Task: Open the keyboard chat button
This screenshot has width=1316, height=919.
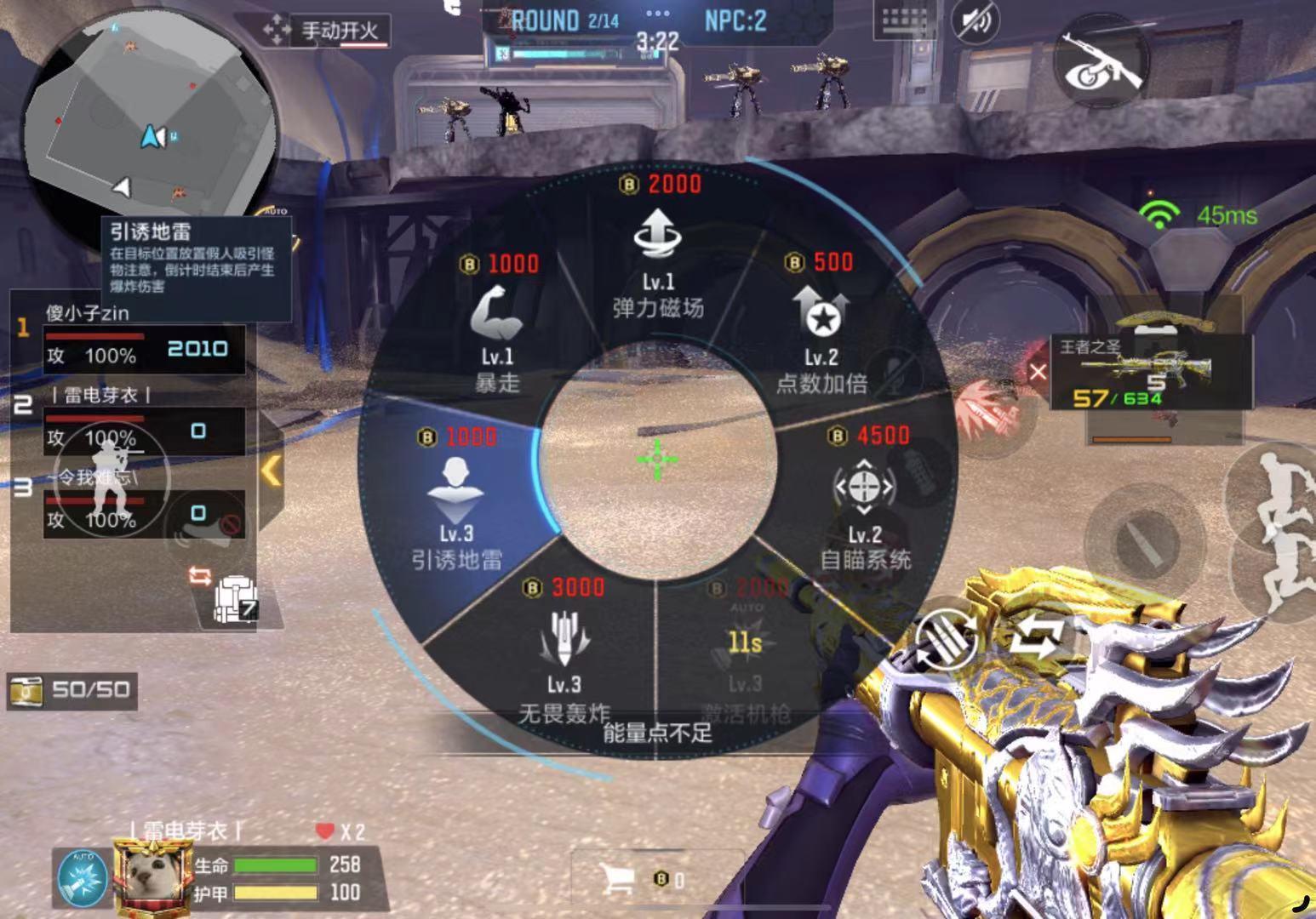Action: tap(906, 21)
